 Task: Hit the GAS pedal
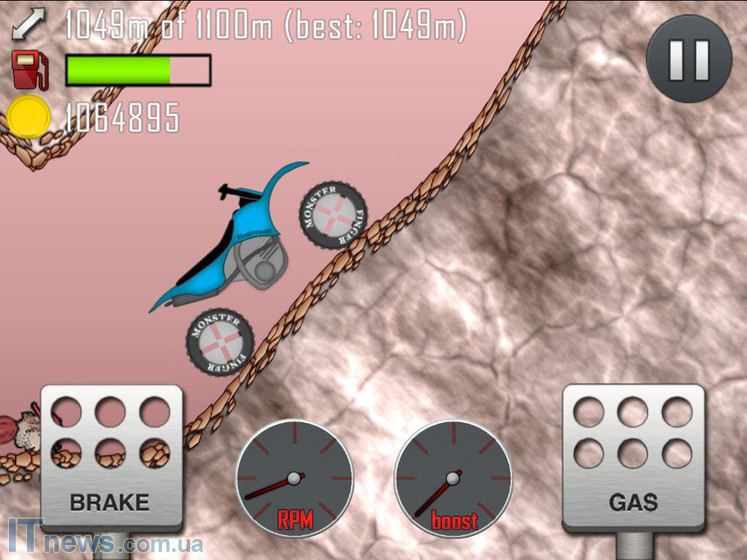click(633, 458)
